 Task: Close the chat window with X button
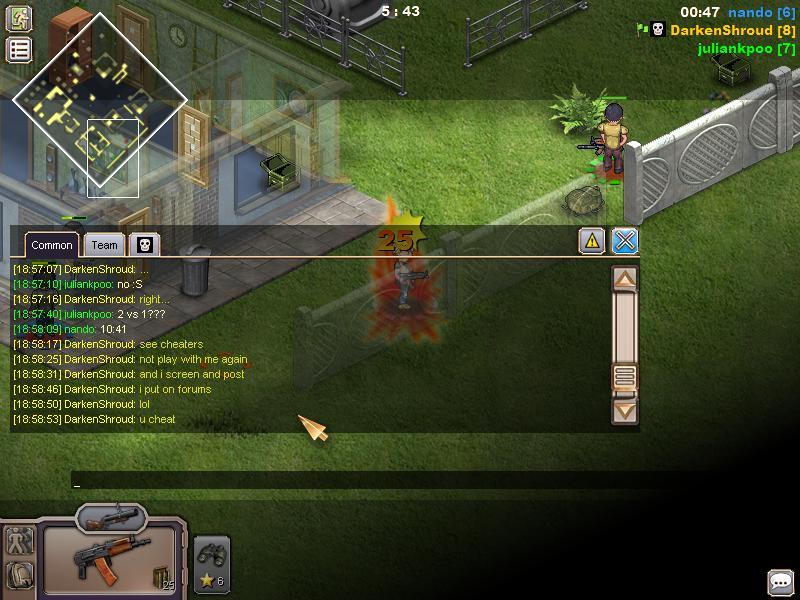tap(625, 241)
